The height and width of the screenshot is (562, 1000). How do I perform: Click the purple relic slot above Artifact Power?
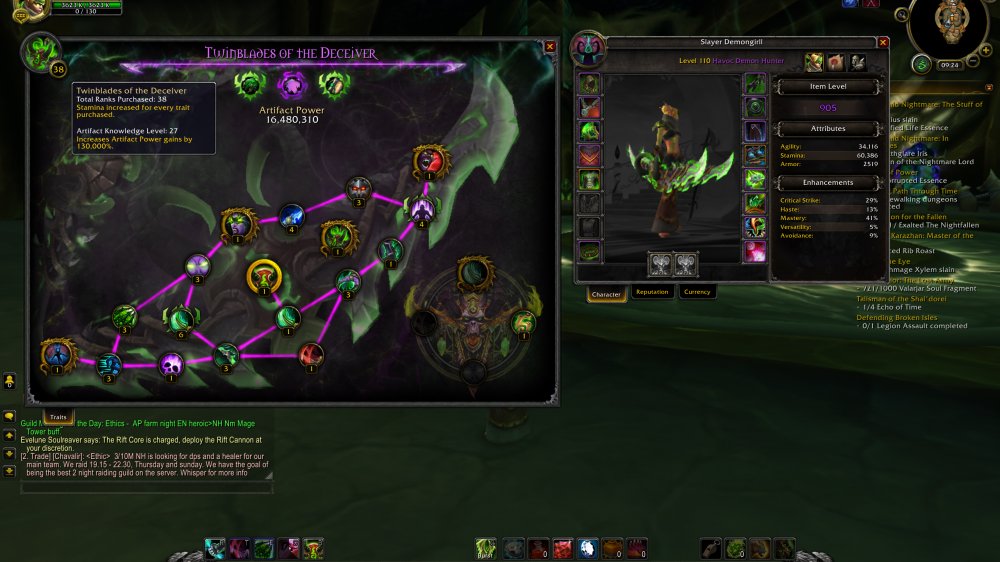tap(290, 84)
